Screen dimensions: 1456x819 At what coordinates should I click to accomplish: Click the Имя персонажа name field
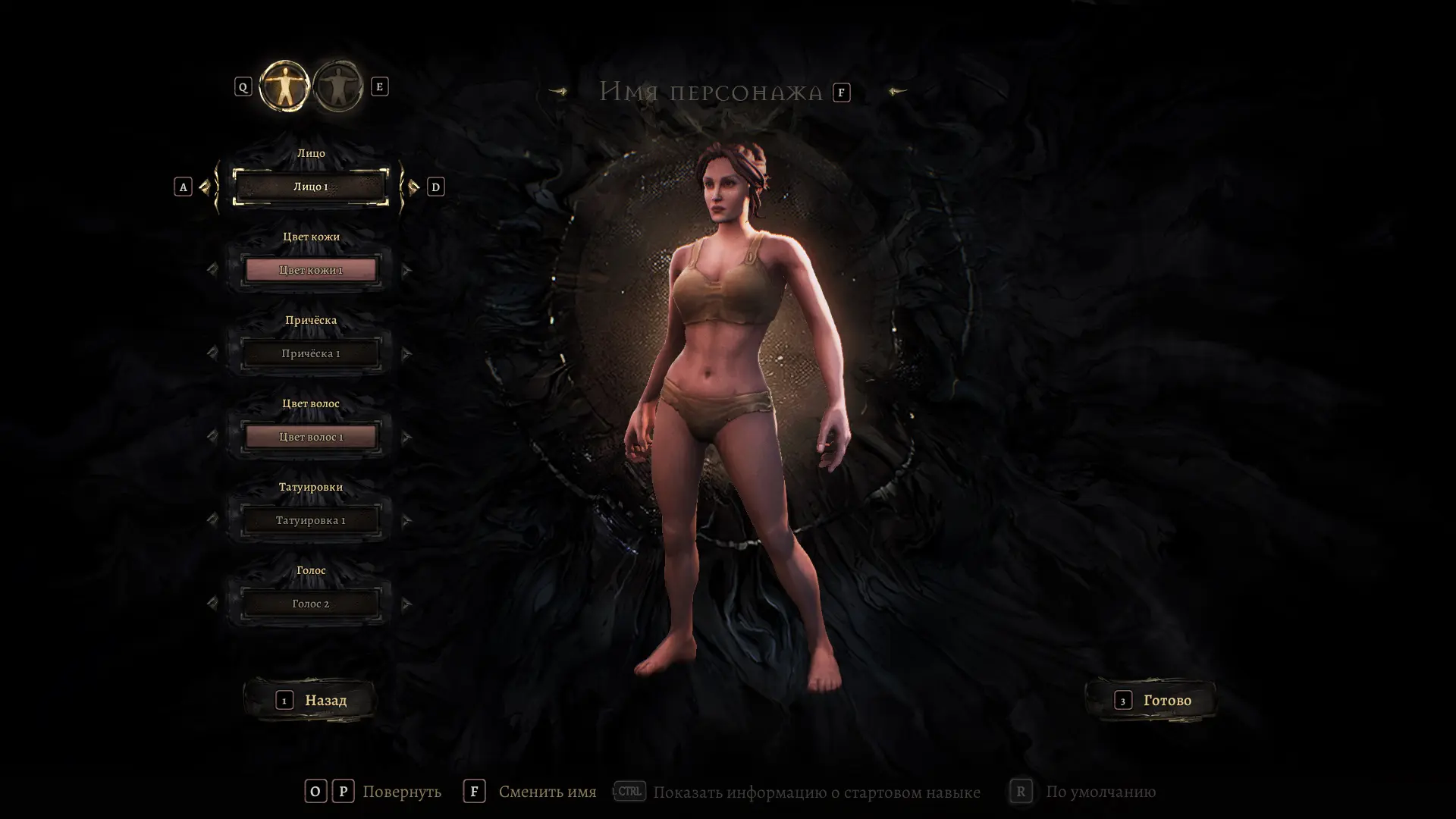click(711, 92)
